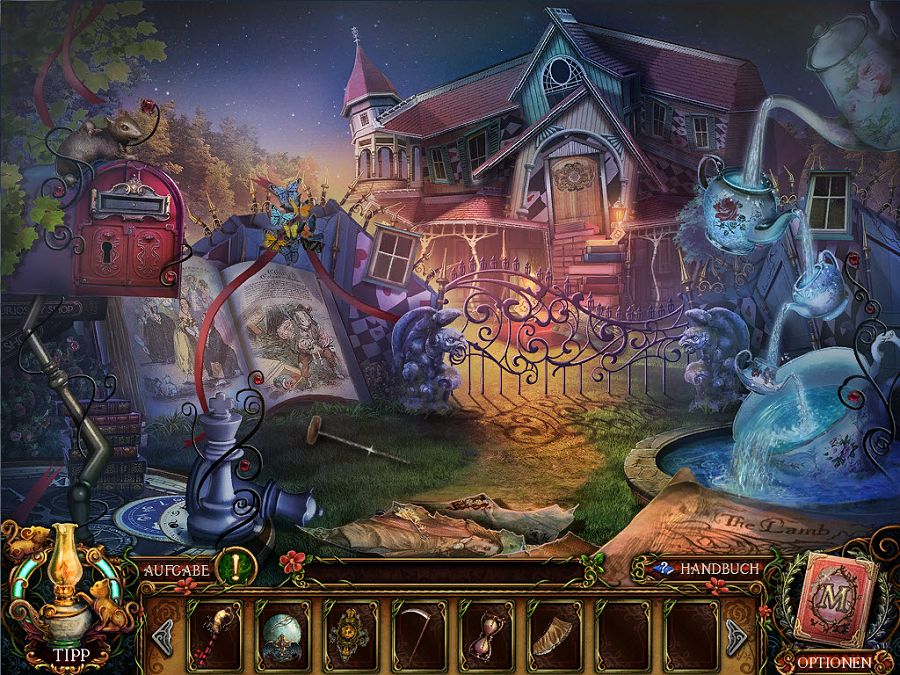Open the Optionen menu
The width and height of the screenshot is (900, 675).
pos(832,661)
